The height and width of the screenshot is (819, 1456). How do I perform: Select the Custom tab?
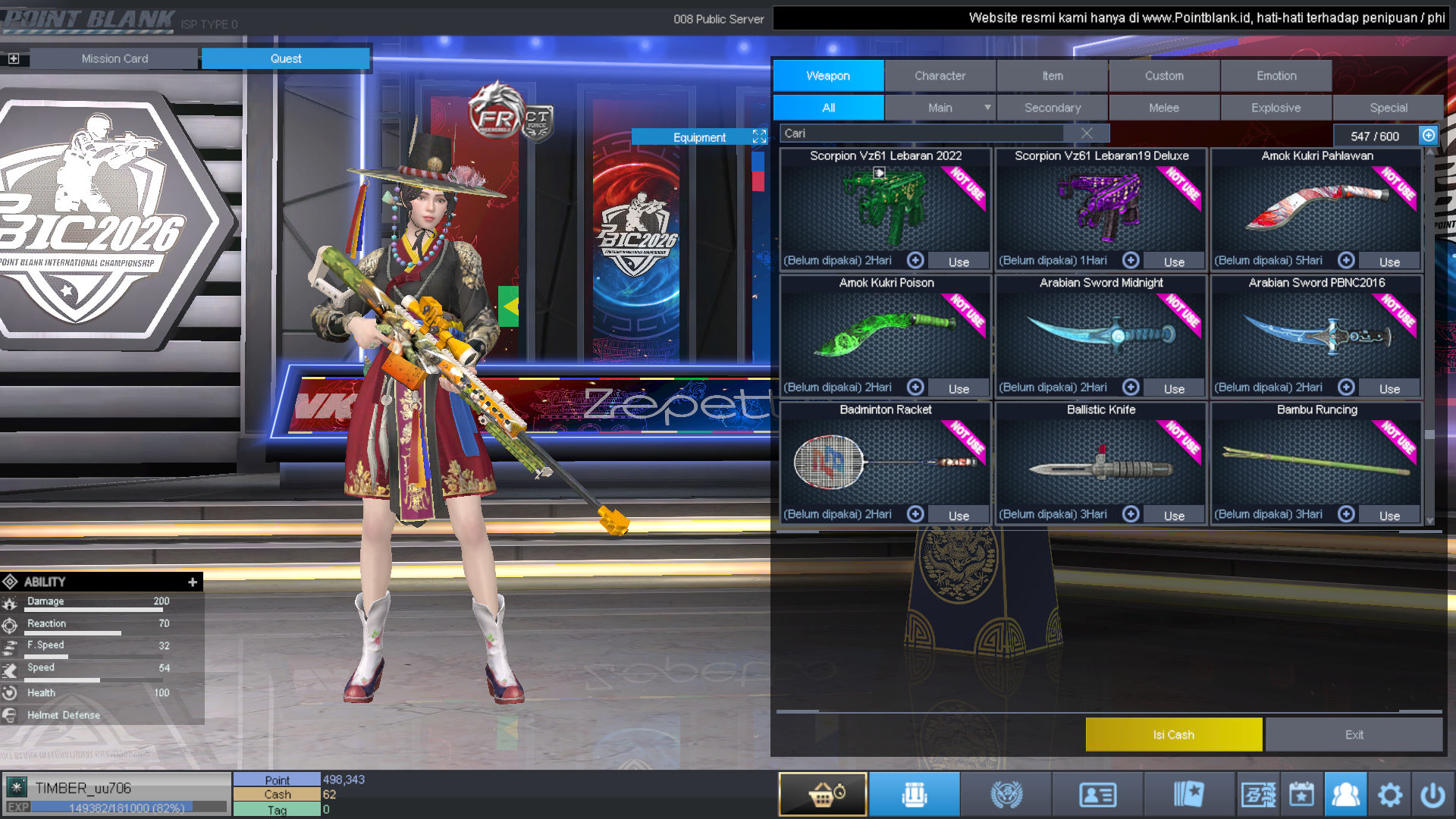tap(1164, 76)
